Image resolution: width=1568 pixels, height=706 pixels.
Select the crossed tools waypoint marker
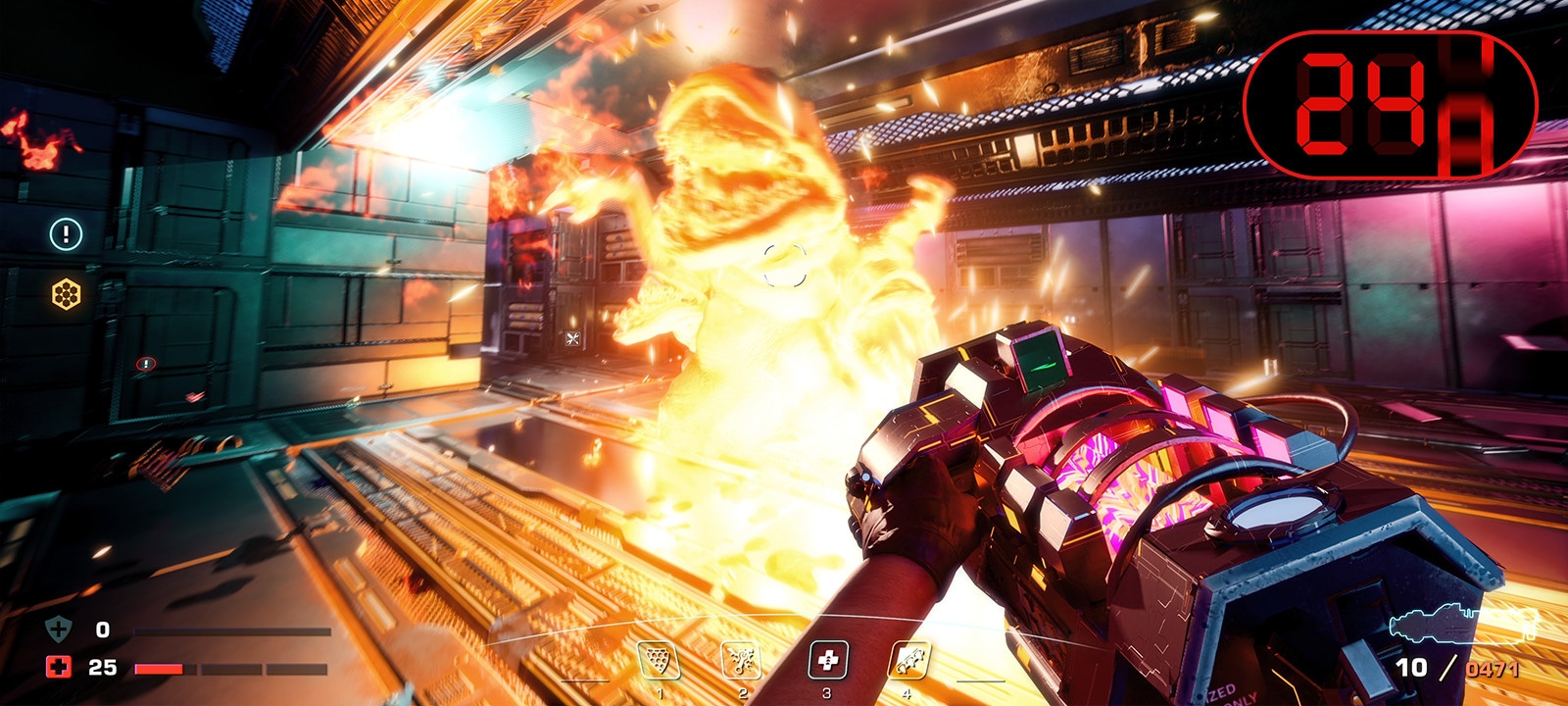tap(573, 339)
